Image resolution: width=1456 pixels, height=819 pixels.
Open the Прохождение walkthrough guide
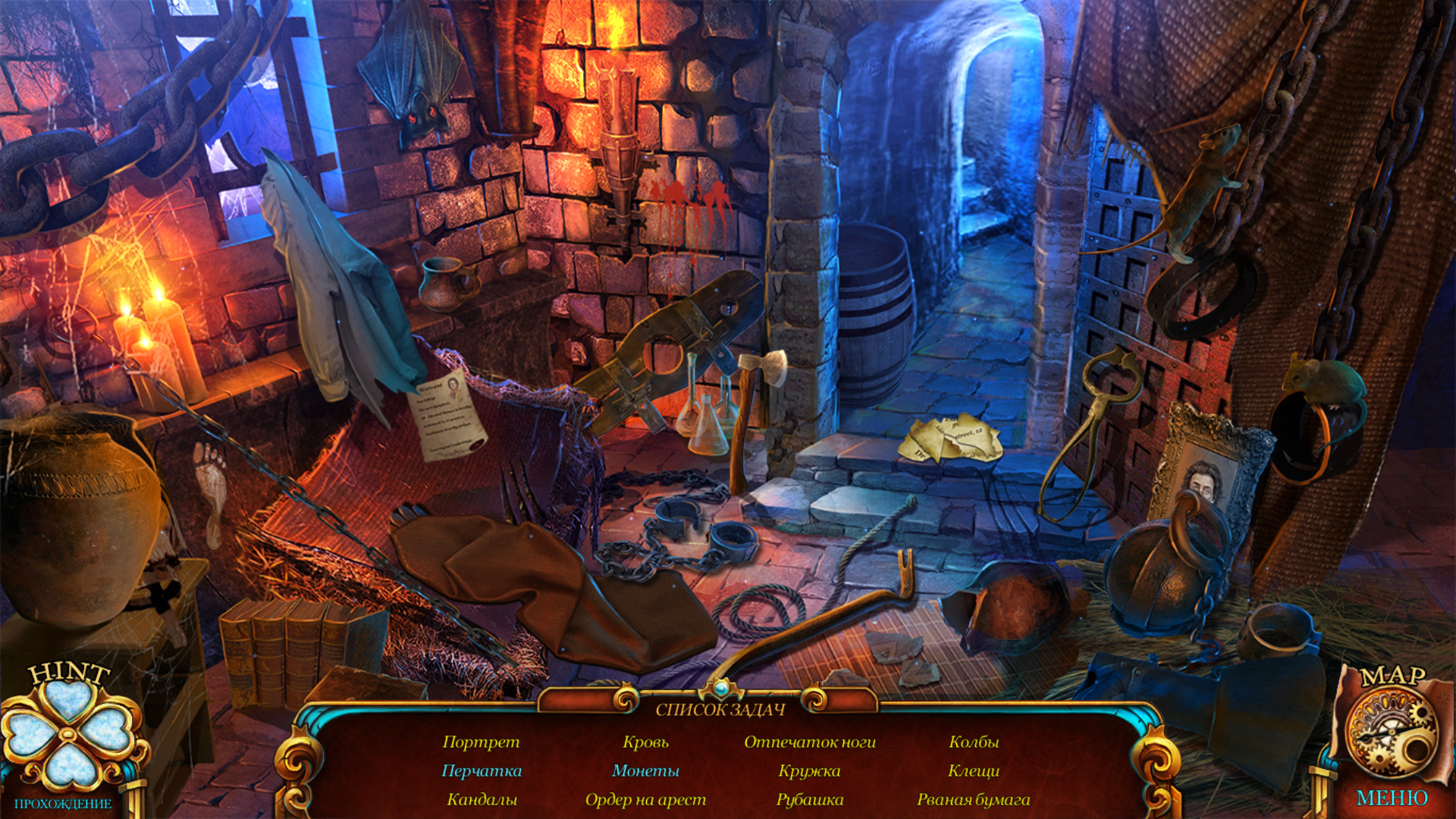pos(63,804)
